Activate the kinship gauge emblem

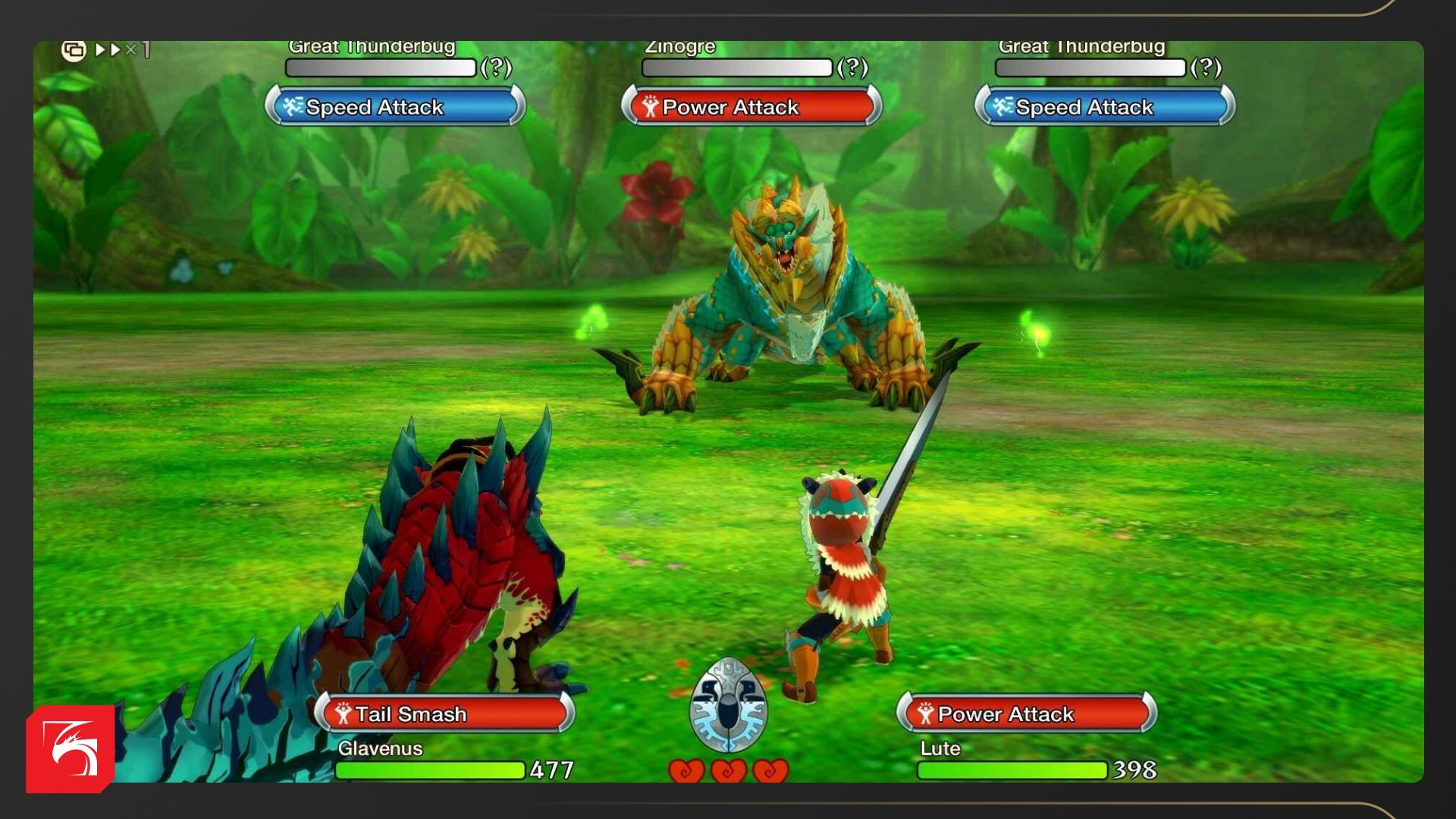(x=728, y=706)
